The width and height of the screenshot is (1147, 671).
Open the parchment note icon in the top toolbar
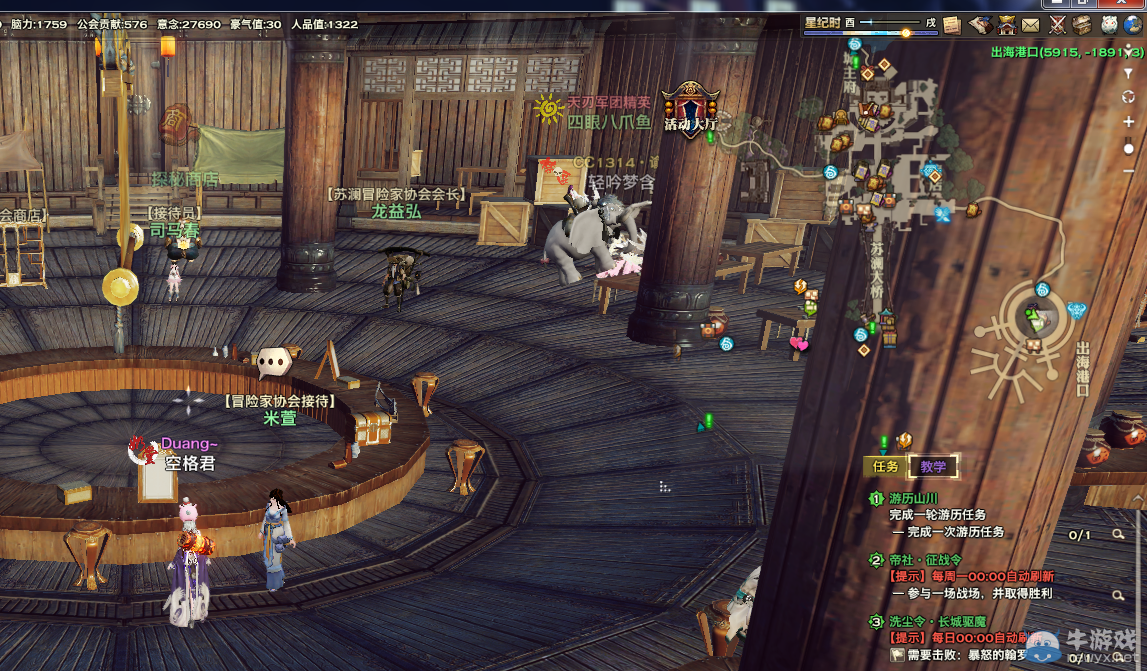(x=952, y=25)
